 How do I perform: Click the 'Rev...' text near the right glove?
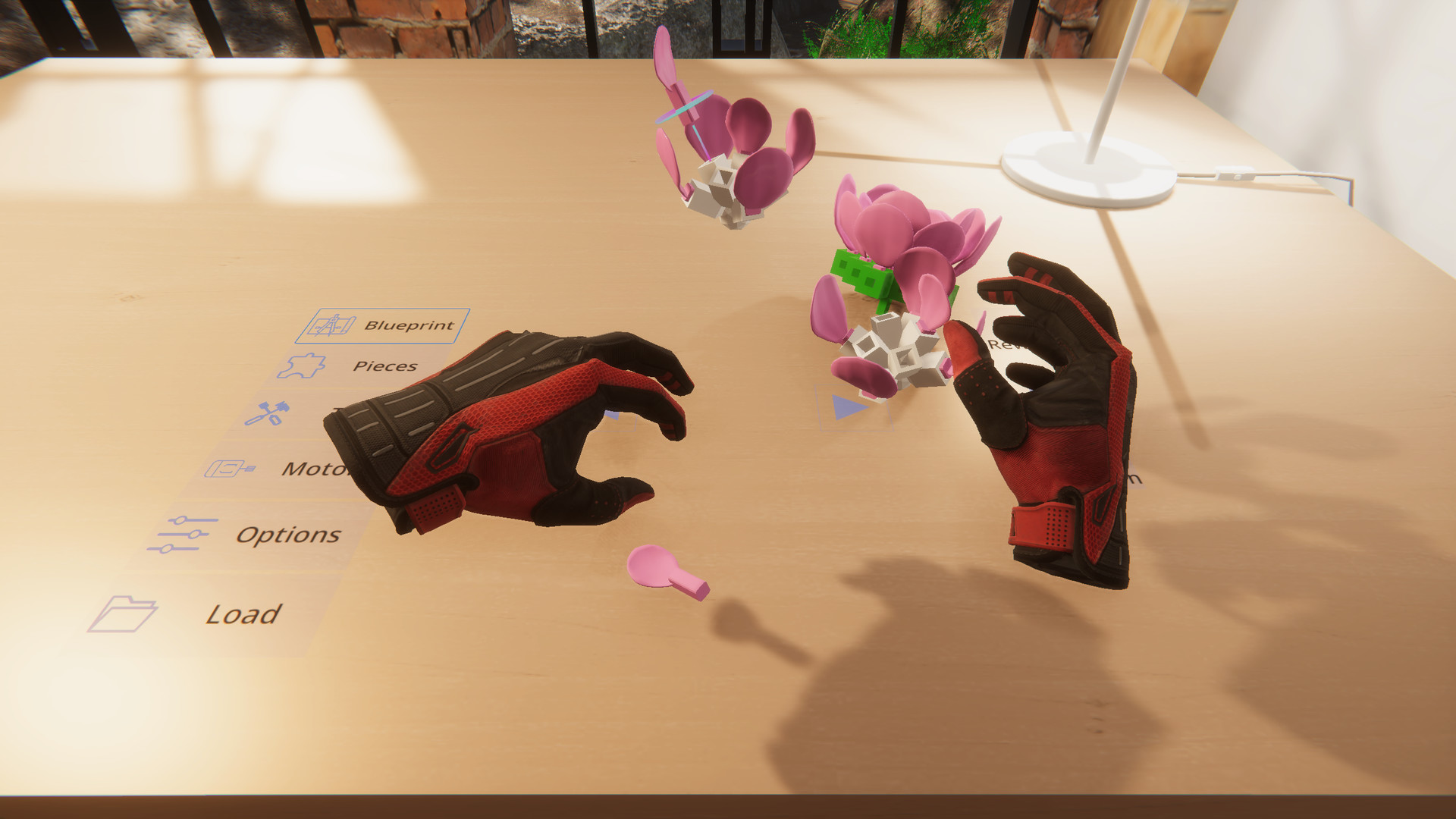click(1009, 345)
